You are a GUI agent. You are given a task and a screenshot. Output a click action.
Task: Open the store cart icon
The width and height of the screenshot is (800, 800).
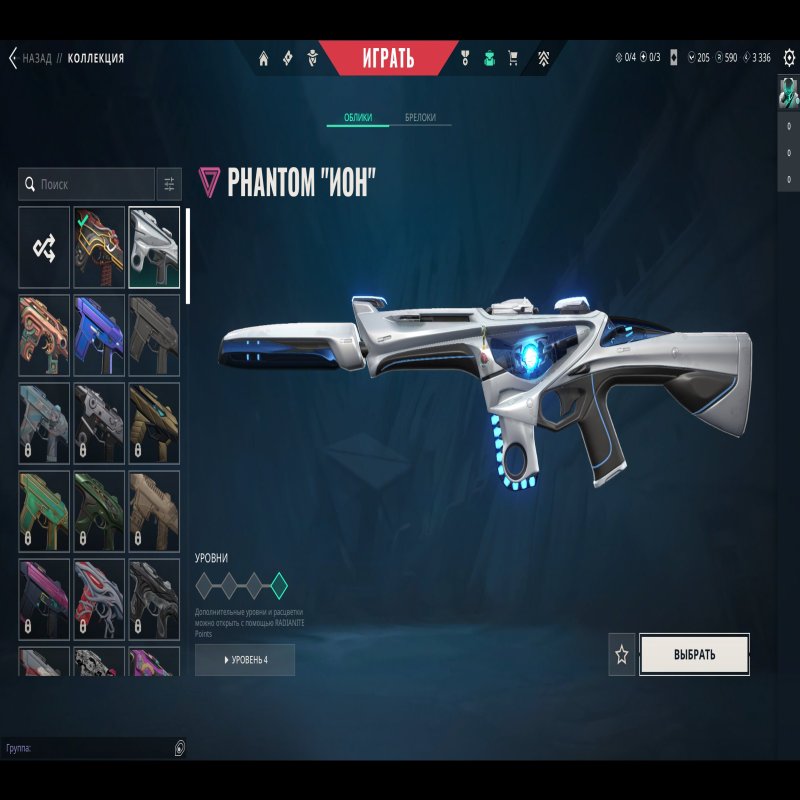click(x=514, y=58)
